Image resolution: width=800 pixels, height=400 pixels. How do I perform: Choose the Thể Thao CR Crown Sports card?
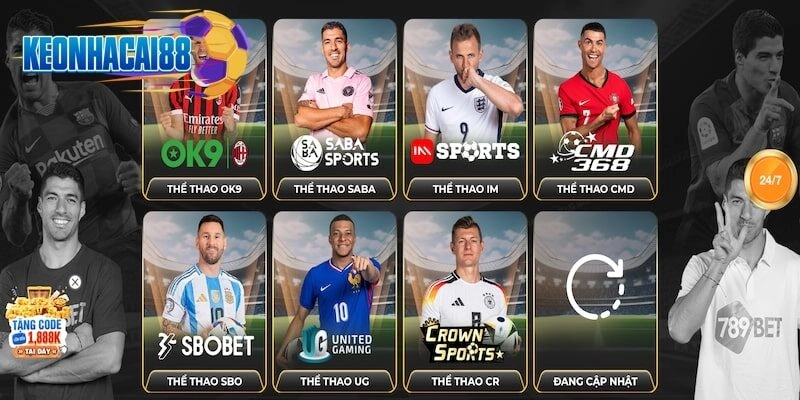click(x=465, y=300)
